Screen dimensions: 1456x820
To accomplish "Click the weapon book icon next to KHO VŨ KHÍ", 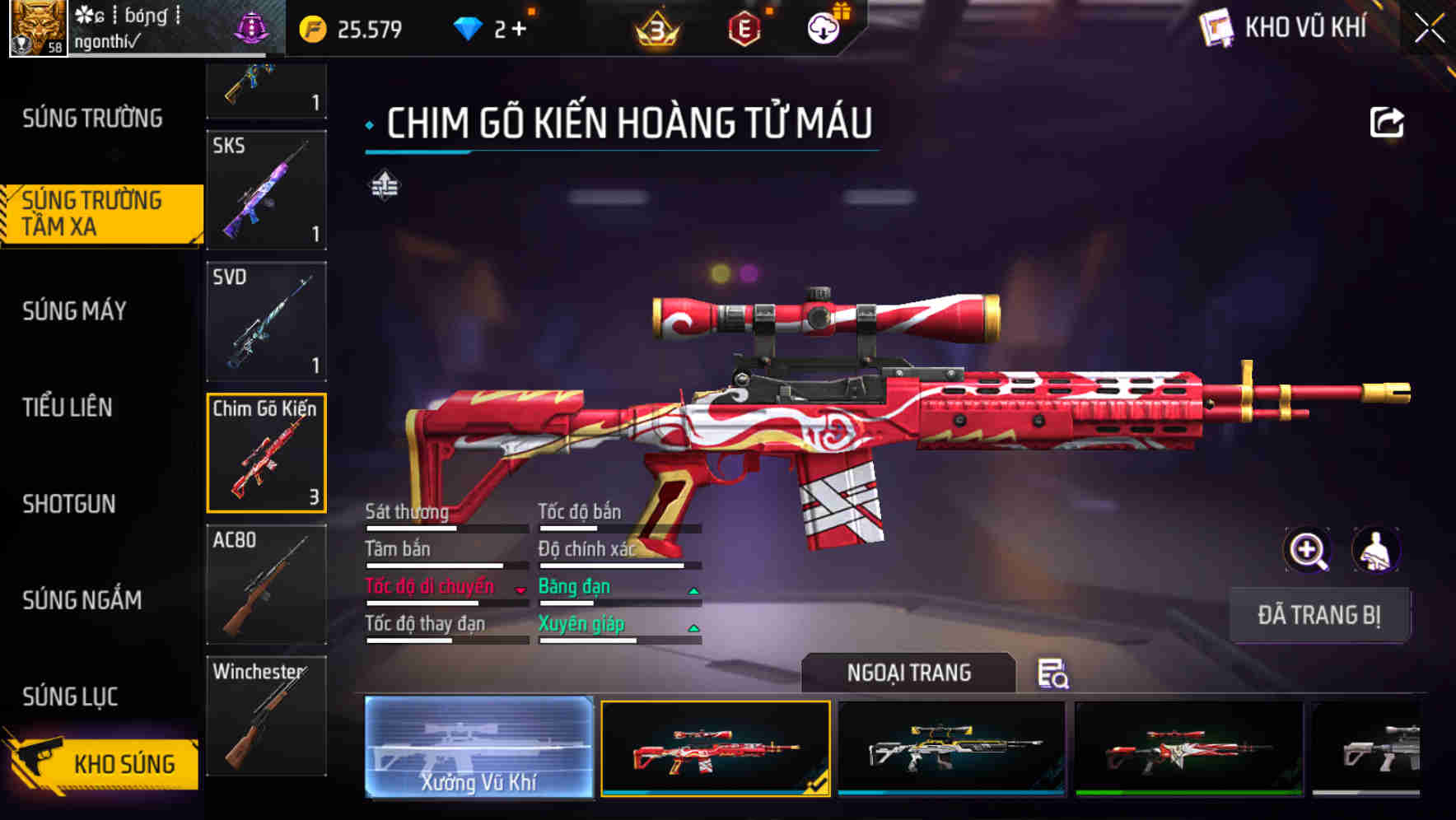I will tap(1215, 27).
